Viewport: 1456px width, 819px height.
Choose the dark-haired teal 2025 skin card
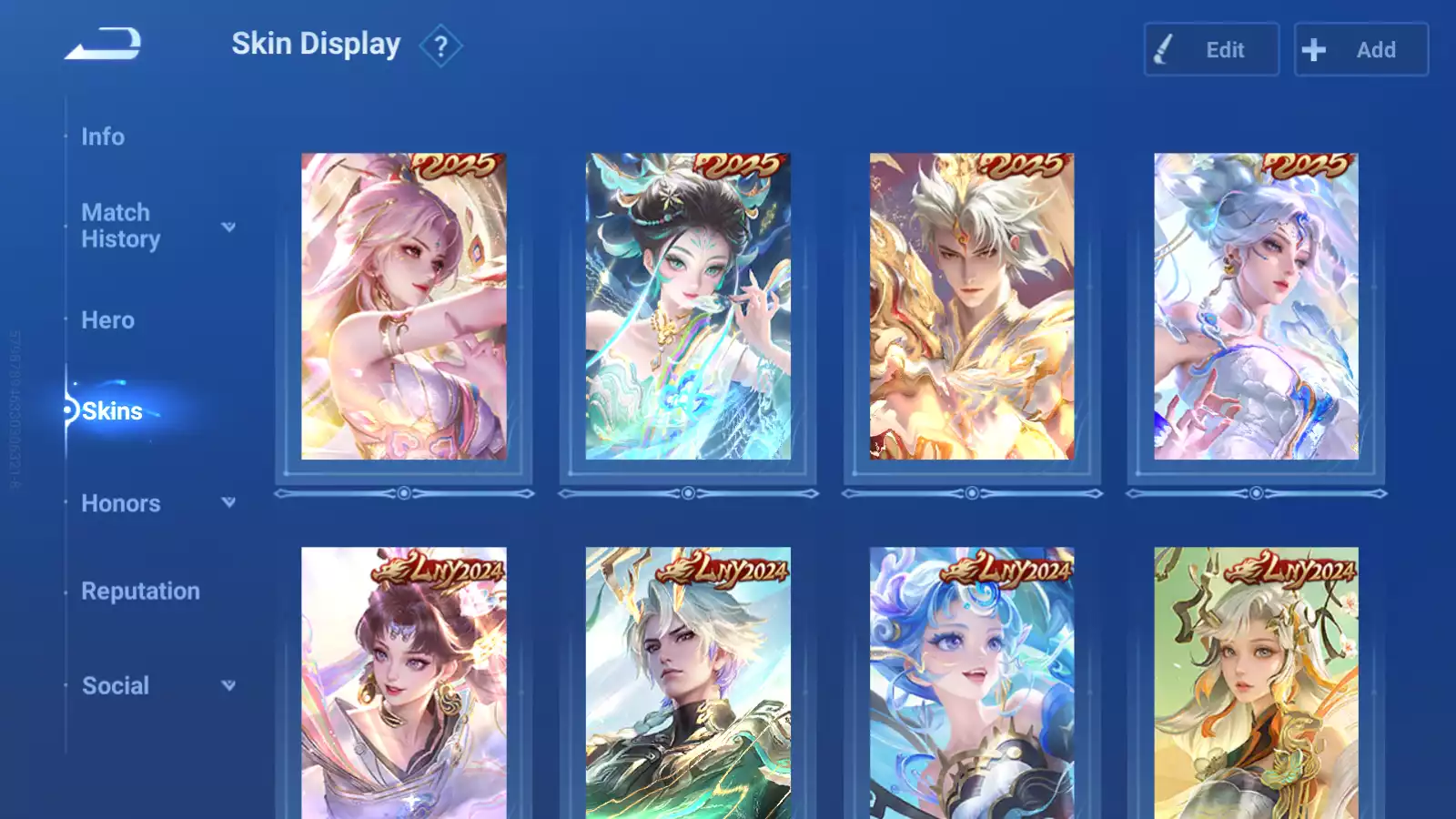pos(688,307)
